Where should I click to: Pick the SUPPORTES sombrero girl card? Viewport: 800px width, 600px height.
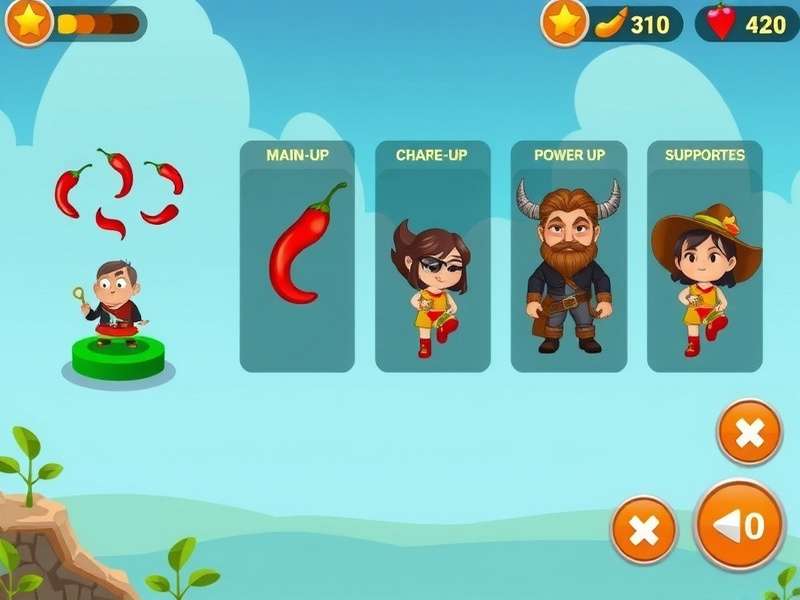pyautogui.click(x=705, y=257)
